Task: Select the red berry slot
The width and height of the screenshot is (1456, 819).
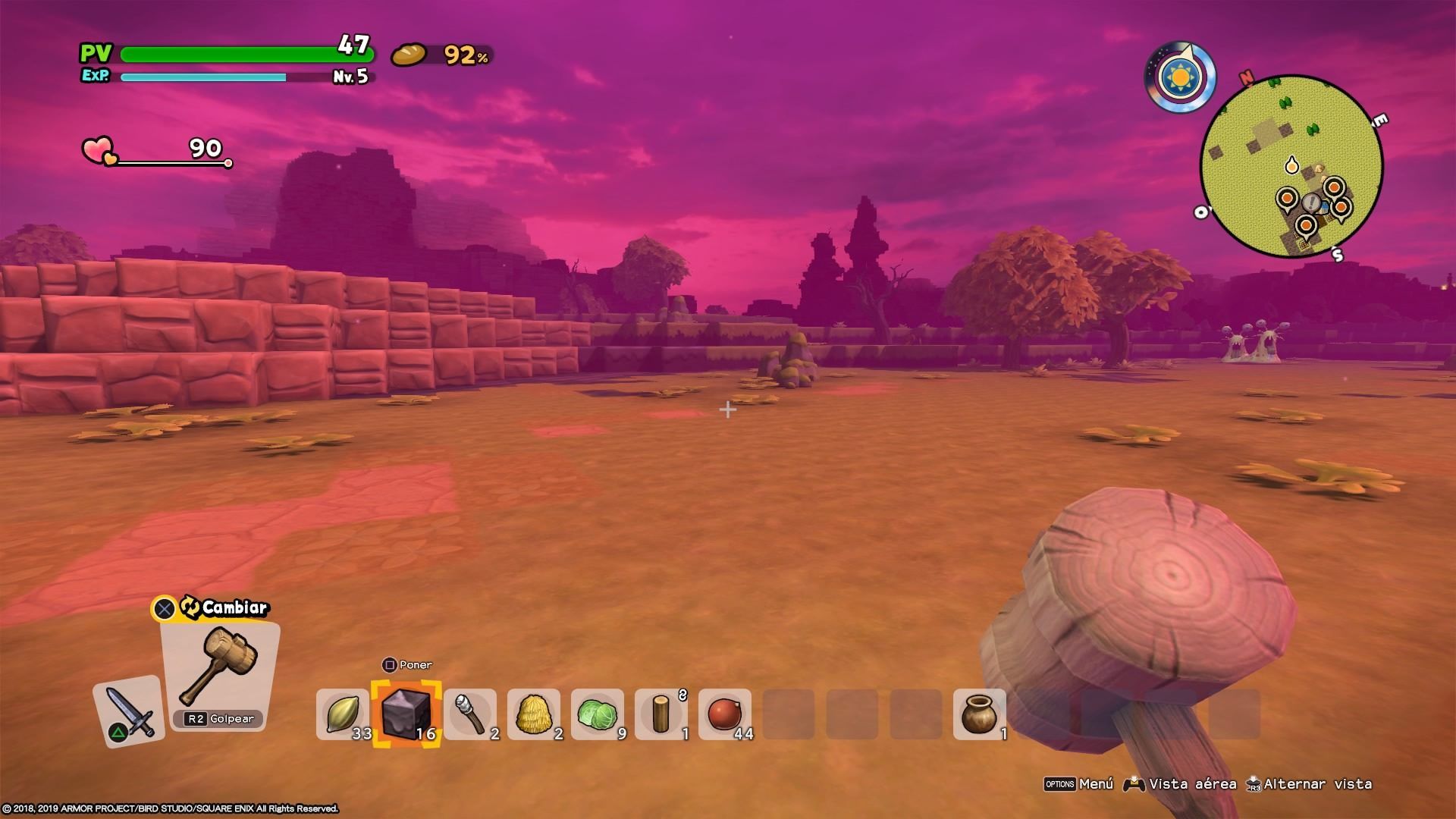Action: [724, 714]
